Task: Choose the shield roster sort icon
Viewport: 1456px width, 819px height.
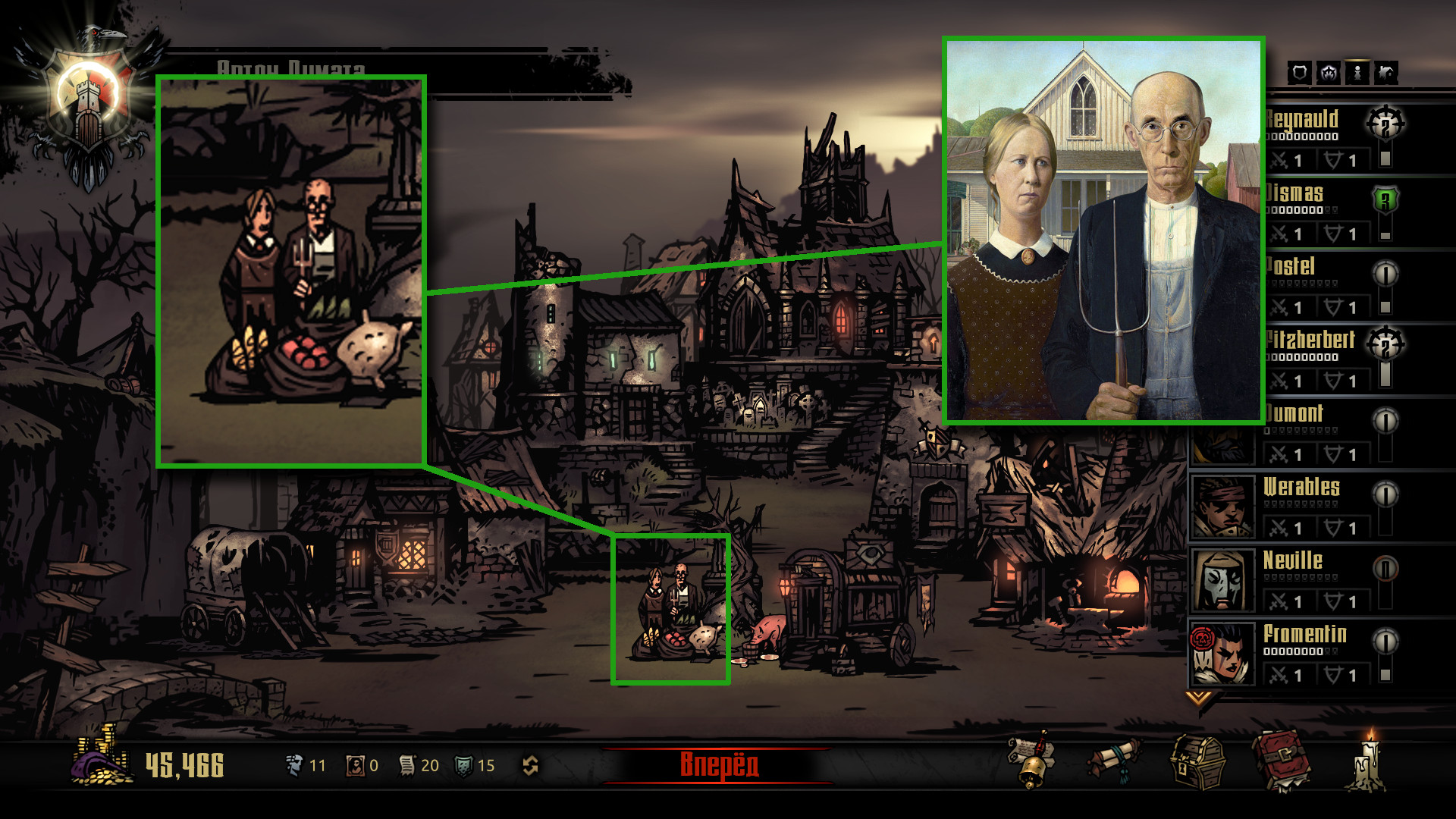Action: [x=1299, y=73]
